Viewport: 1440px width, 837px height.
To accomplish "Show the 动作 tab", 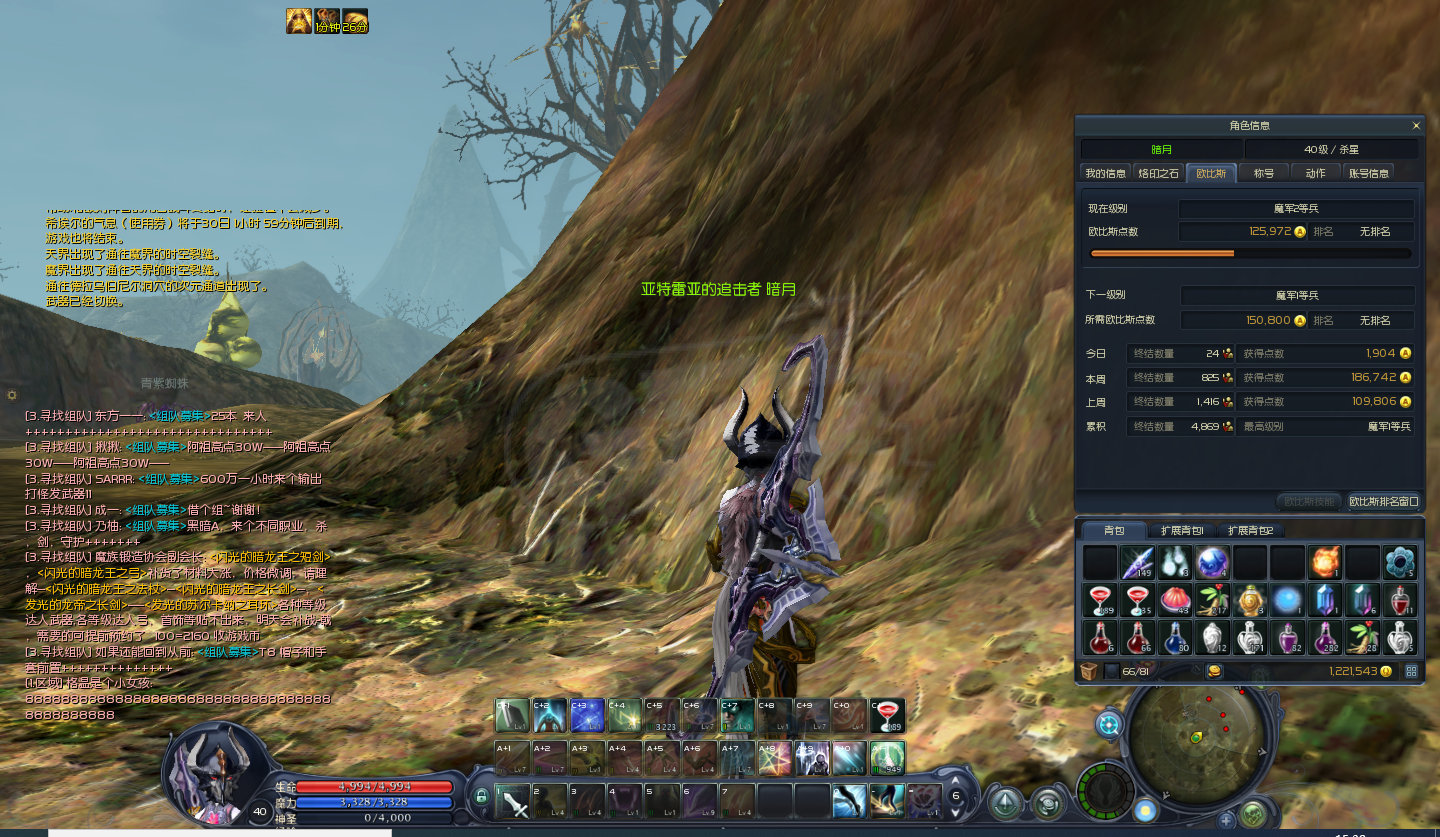I will coord(1315,173).
